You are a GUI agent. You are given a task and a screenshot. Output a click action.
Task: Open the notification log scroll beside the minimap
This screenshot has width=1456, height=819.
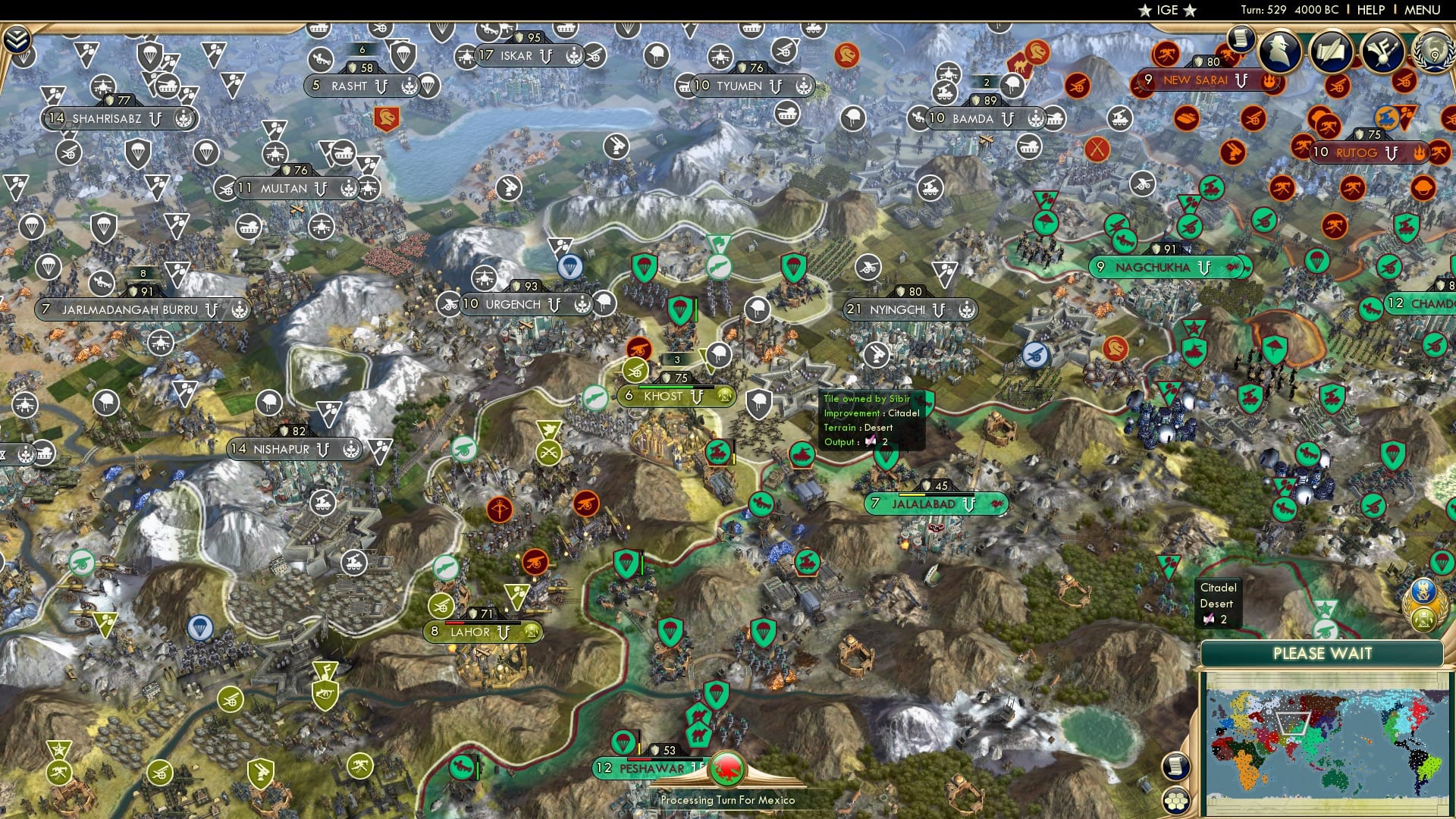tap(1176, 766)
